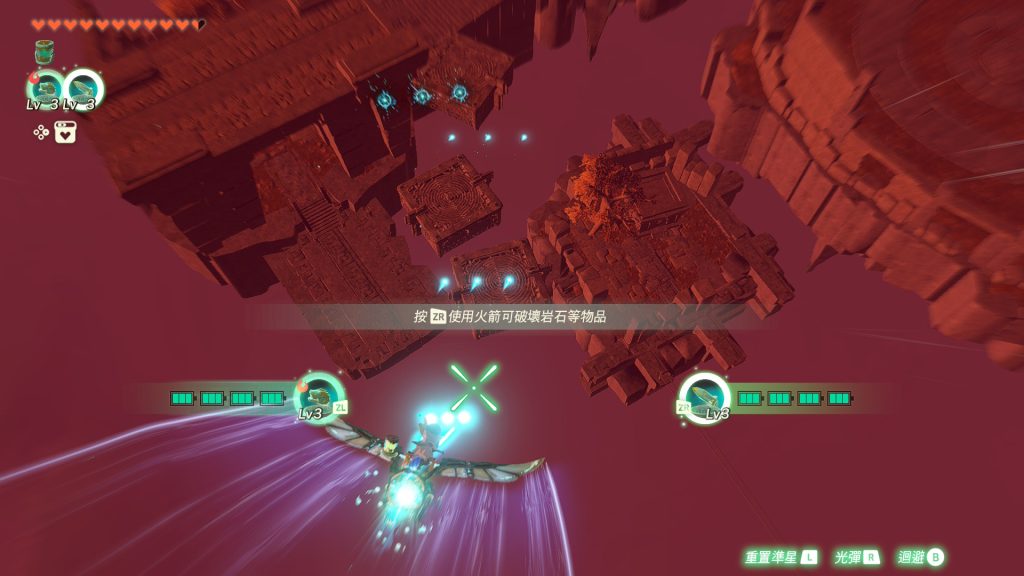Select the white-ringed Lv 3 rocket status icon
This screenshot has height=576, width=1024.
(82, 88)
